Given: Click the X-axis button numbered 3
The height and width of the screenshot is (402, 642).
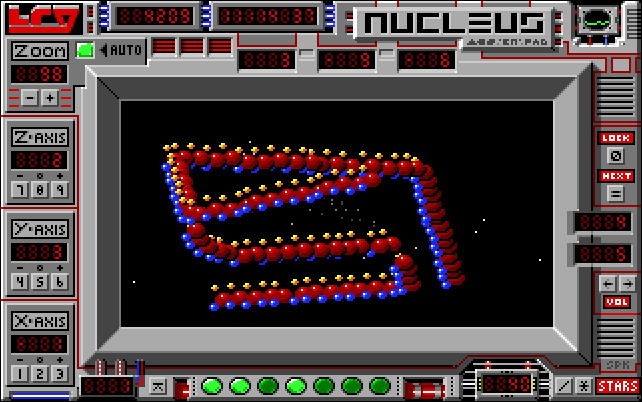Looking at the screenshot, I should click(x=60, y=373).
